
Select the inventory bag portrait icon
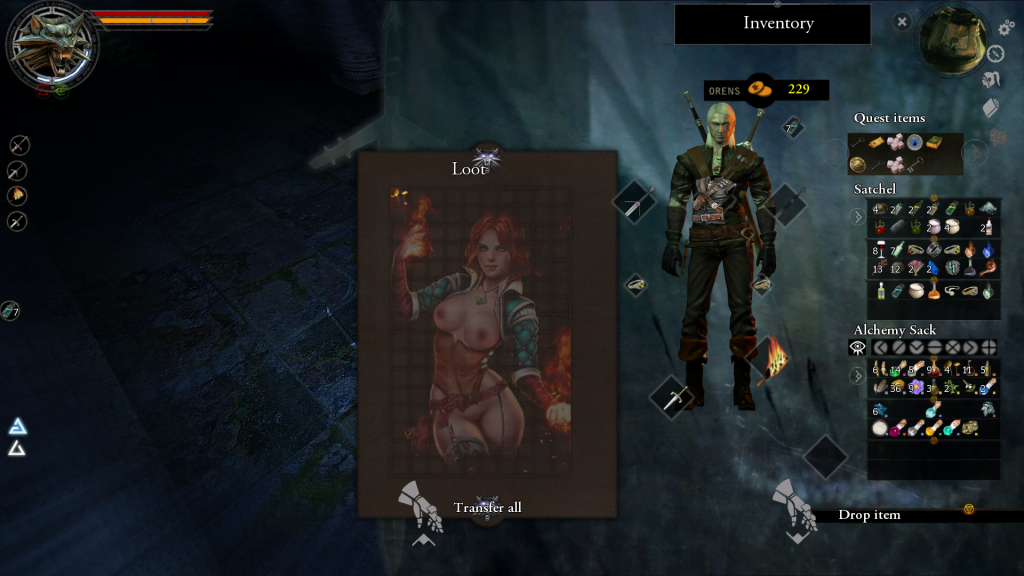951,41
